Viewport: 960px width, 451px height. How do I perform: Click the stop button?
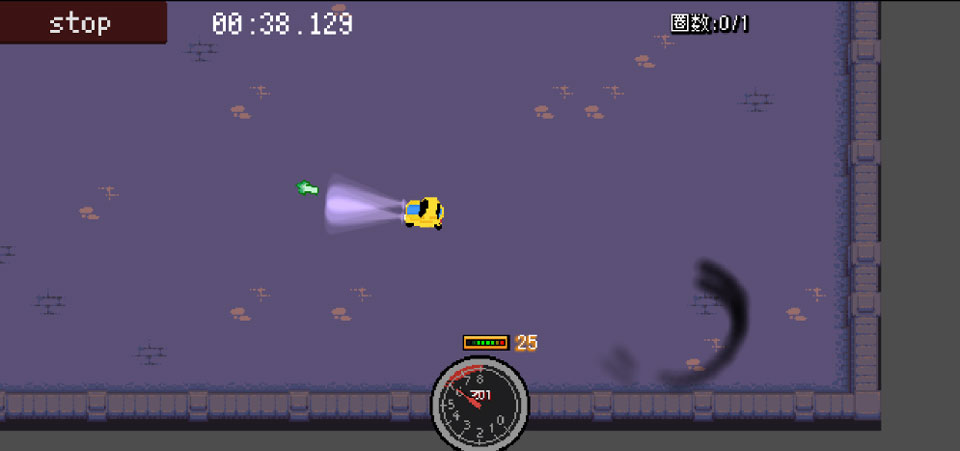82,22
